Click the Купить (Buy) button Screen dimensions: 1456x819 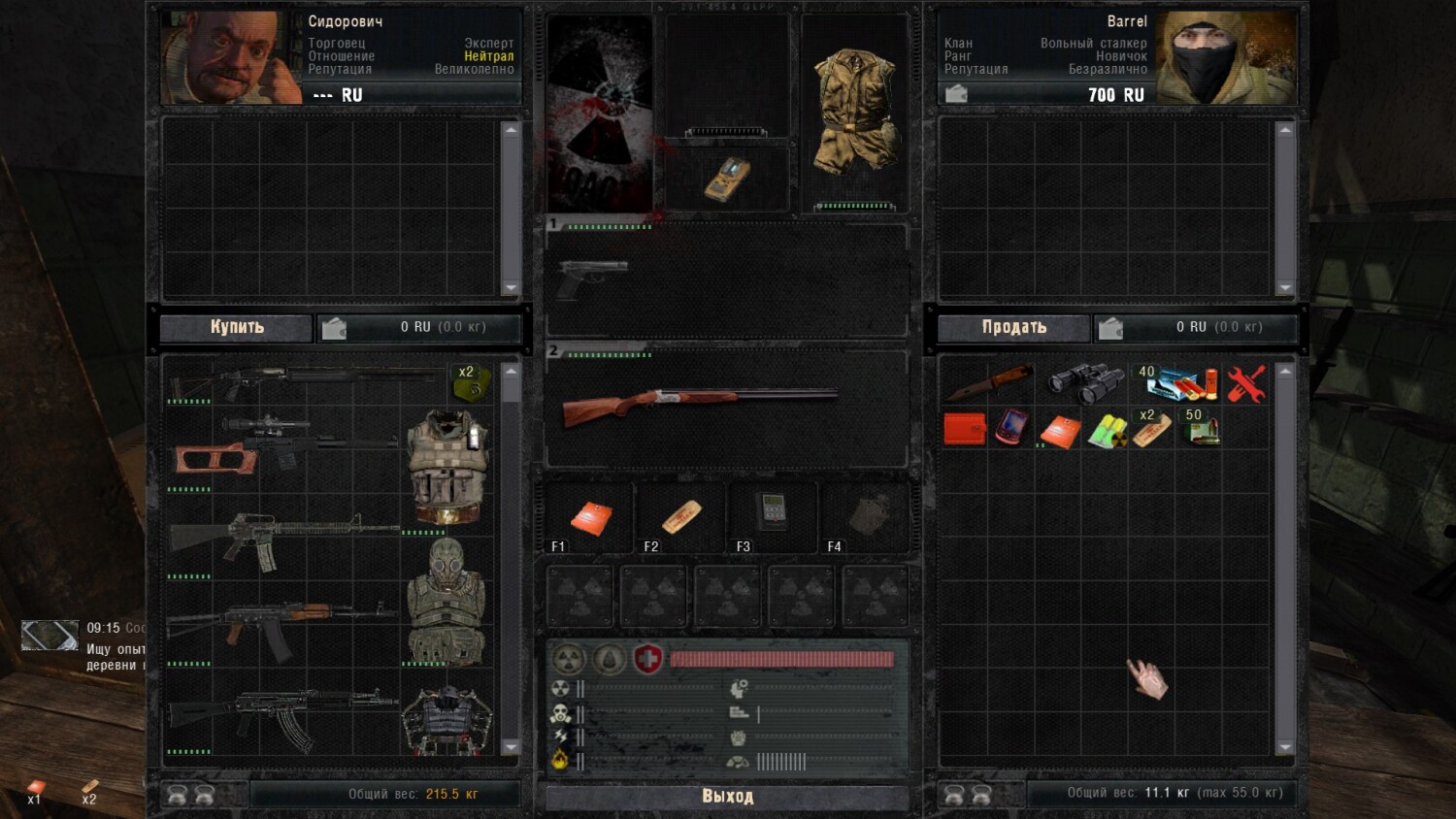(237, 327)
